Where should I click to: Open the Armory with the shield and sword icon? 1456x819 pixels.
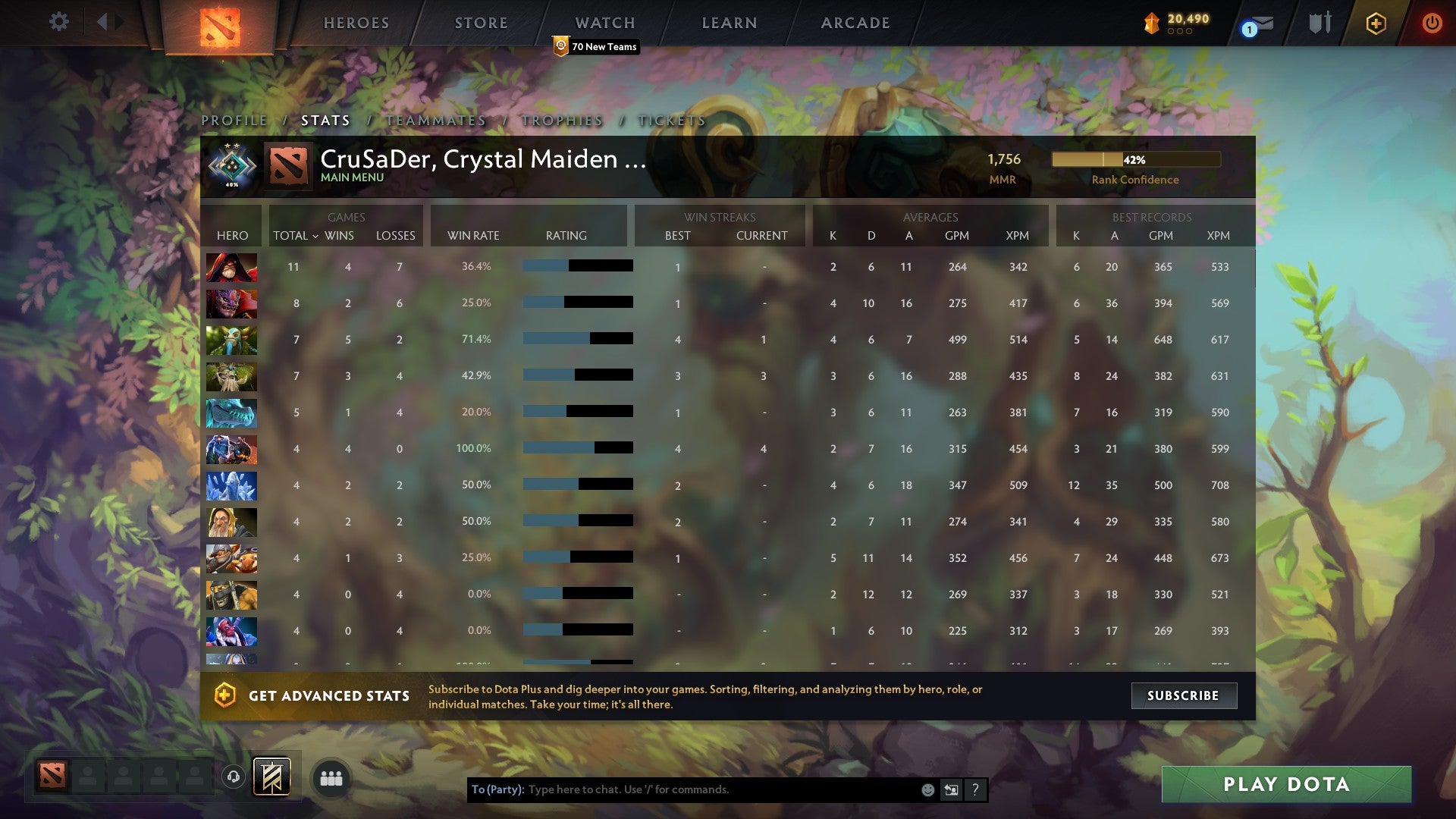point(1319,23)
